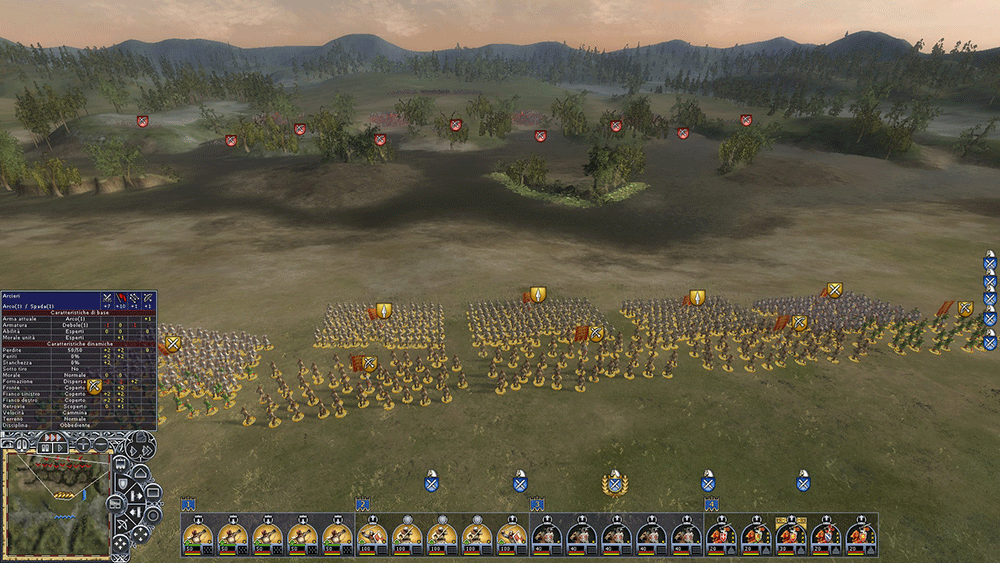
Task: Select group 2 banner flag
Action: (362, 504)
